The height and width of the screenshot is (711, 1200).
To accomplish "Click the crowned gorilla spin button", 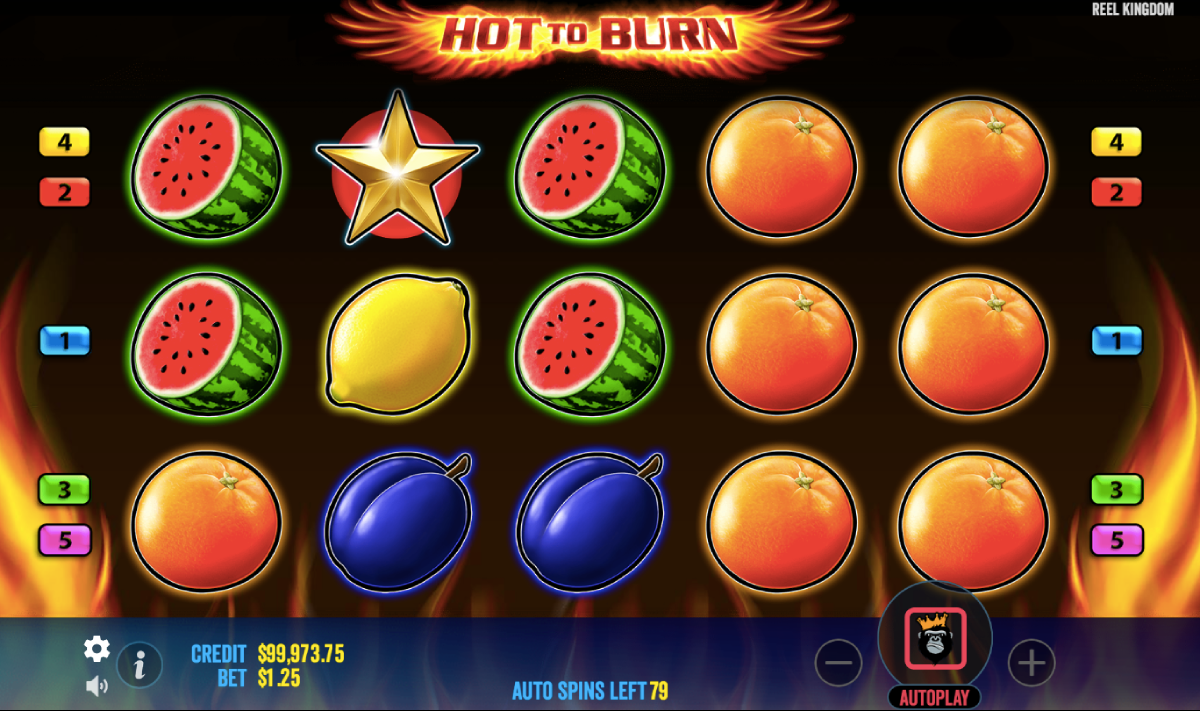I will coord(935,638).
